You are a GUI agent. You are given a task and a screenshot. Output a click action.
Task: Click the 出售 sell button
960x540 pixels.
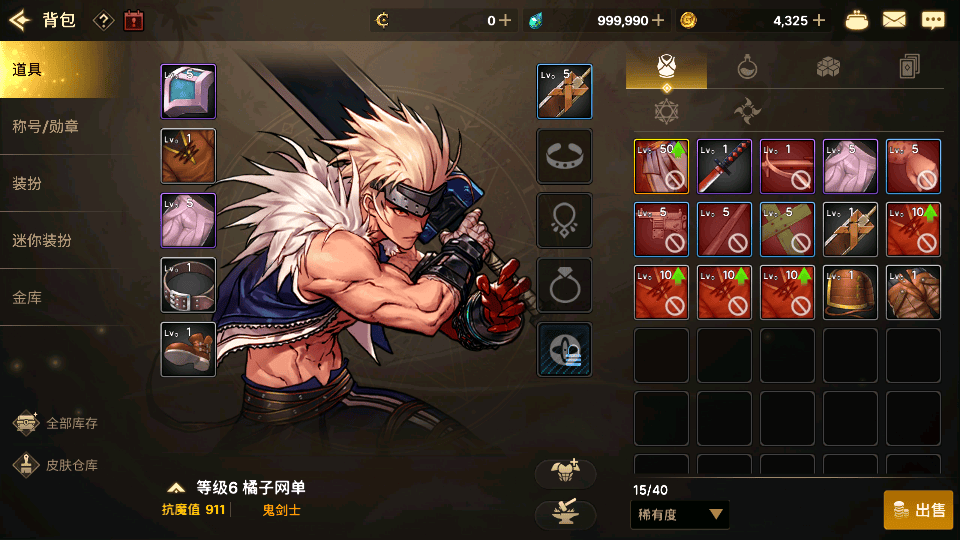(918, 510)
